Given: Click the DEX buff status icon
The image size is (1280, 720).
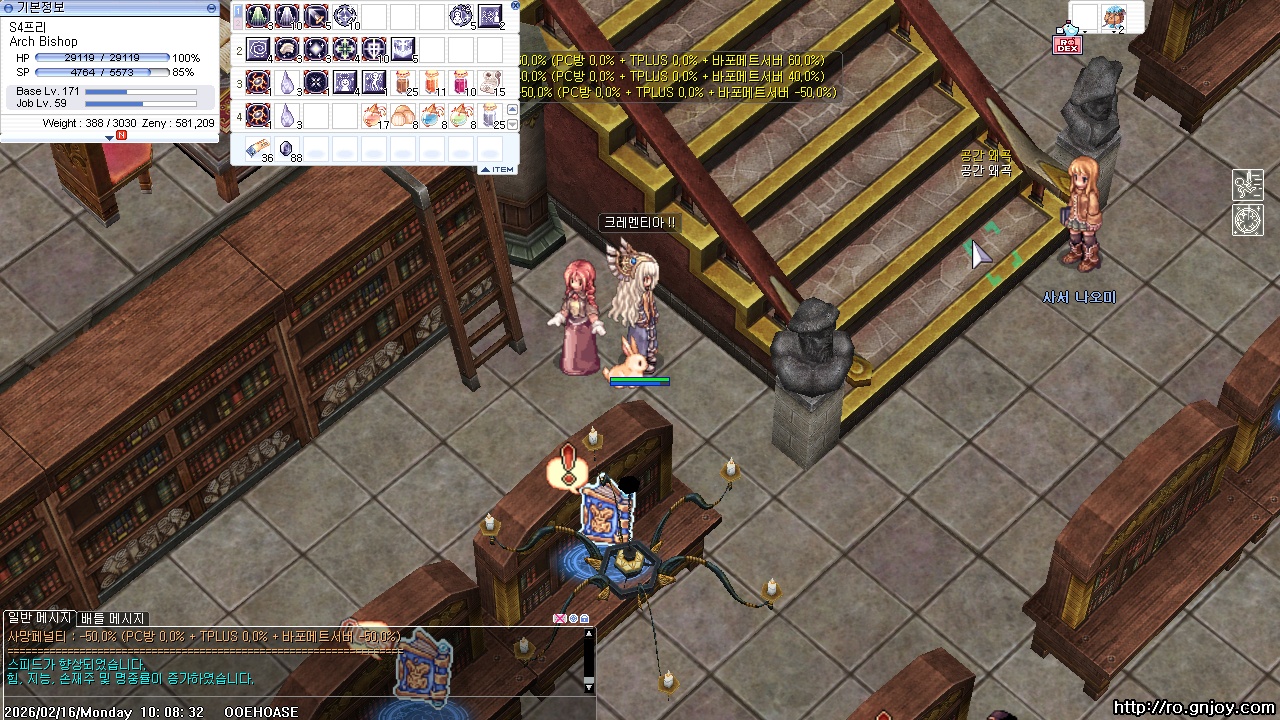Looking at the screenshot, I should click(1067, 44).
